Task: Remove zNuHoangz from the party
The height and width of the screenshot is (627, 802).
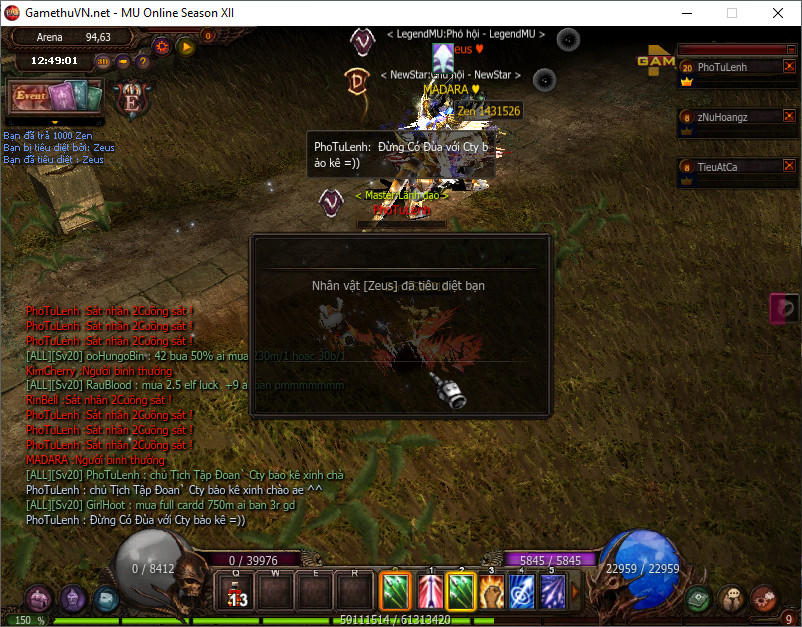Action: pyautogui.click(x=789, y=116)
